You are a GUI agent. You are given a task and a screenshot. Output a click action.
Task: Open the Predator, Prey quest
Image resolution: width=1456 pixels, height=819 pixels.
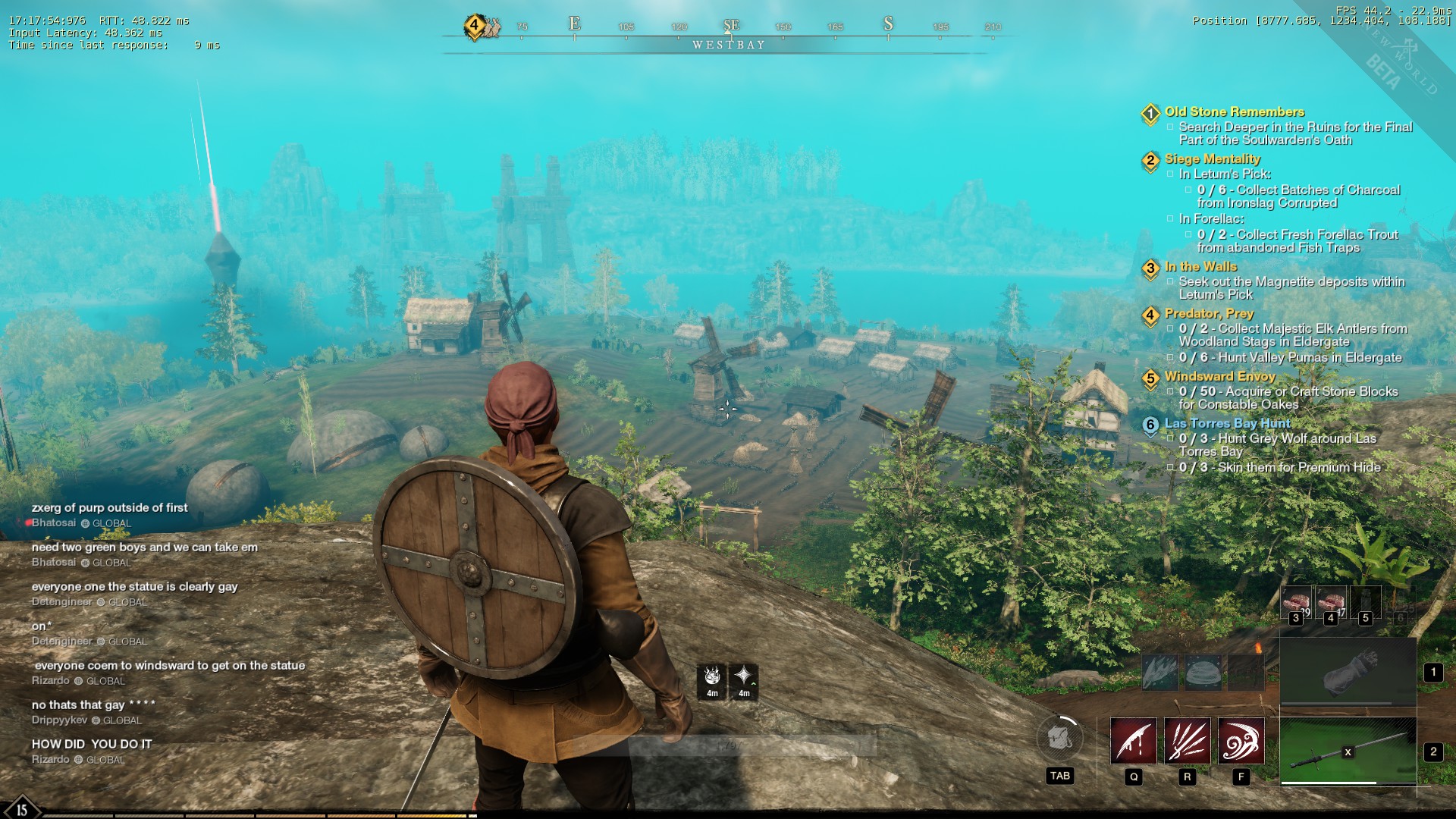pyautogui.click(x=1209, y=314)
